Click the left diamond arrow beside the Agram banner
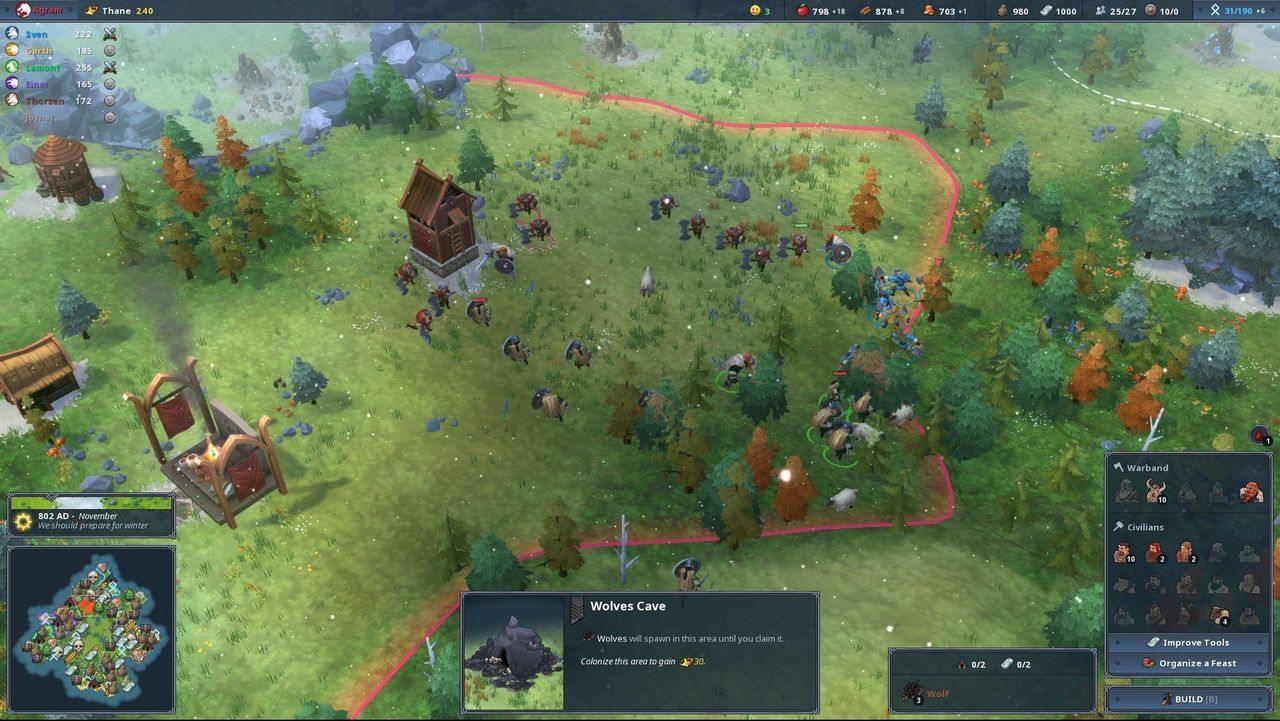Viewport: 1280px width, 721px height. tap(6, 11)
